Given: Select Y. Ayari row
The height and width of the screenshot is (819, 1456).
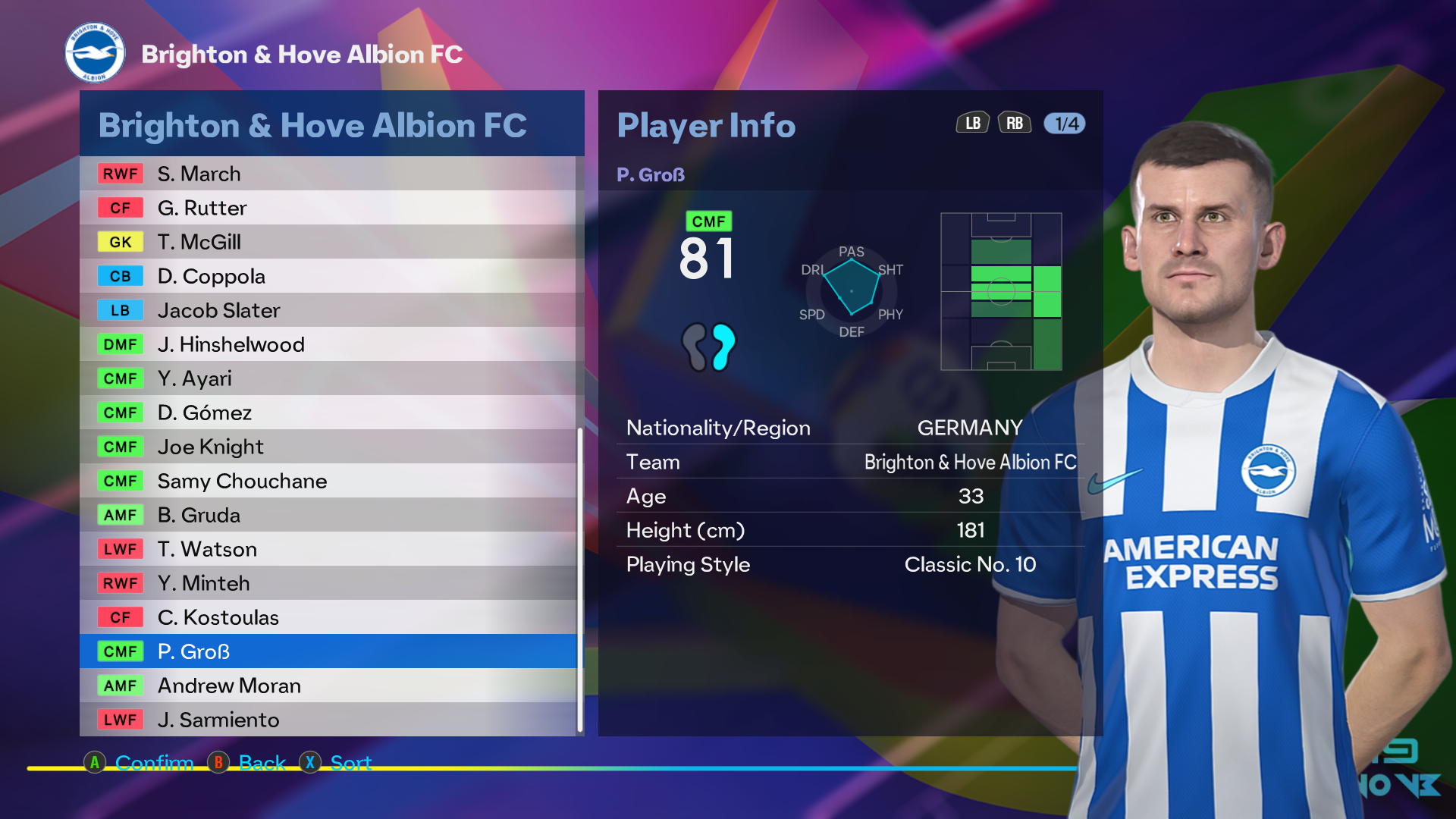Looking at the screenshot, I should (x=328, y=378).
